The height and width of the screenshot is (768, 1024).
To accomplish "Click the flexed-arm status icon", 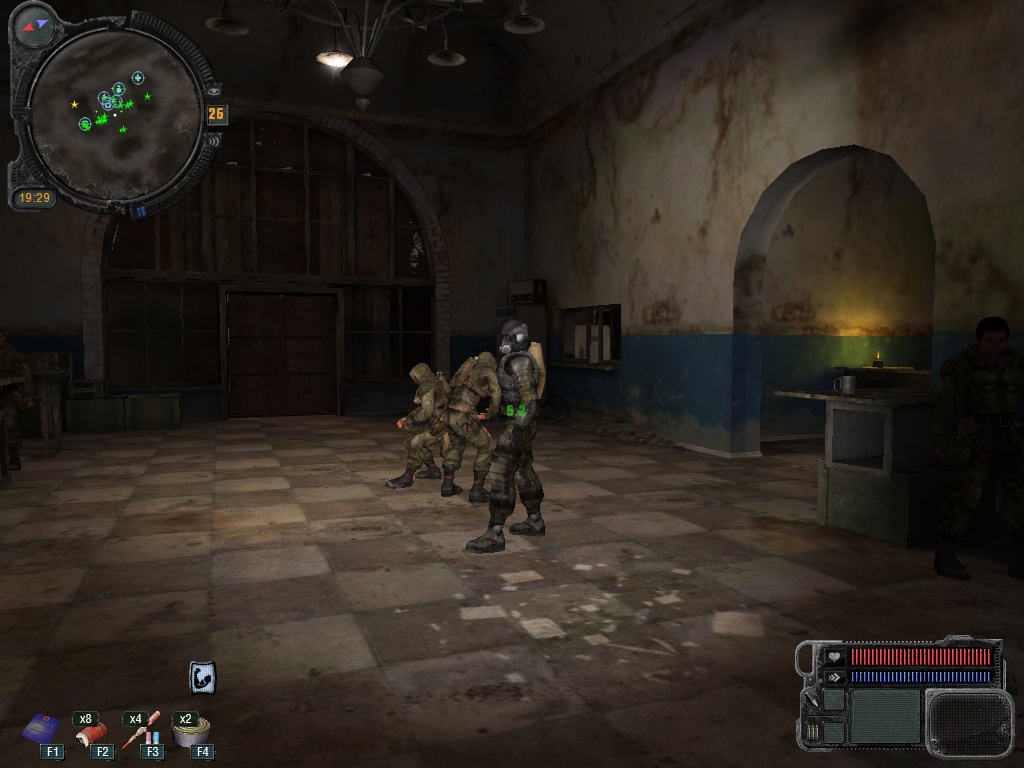I will [202, 677].
